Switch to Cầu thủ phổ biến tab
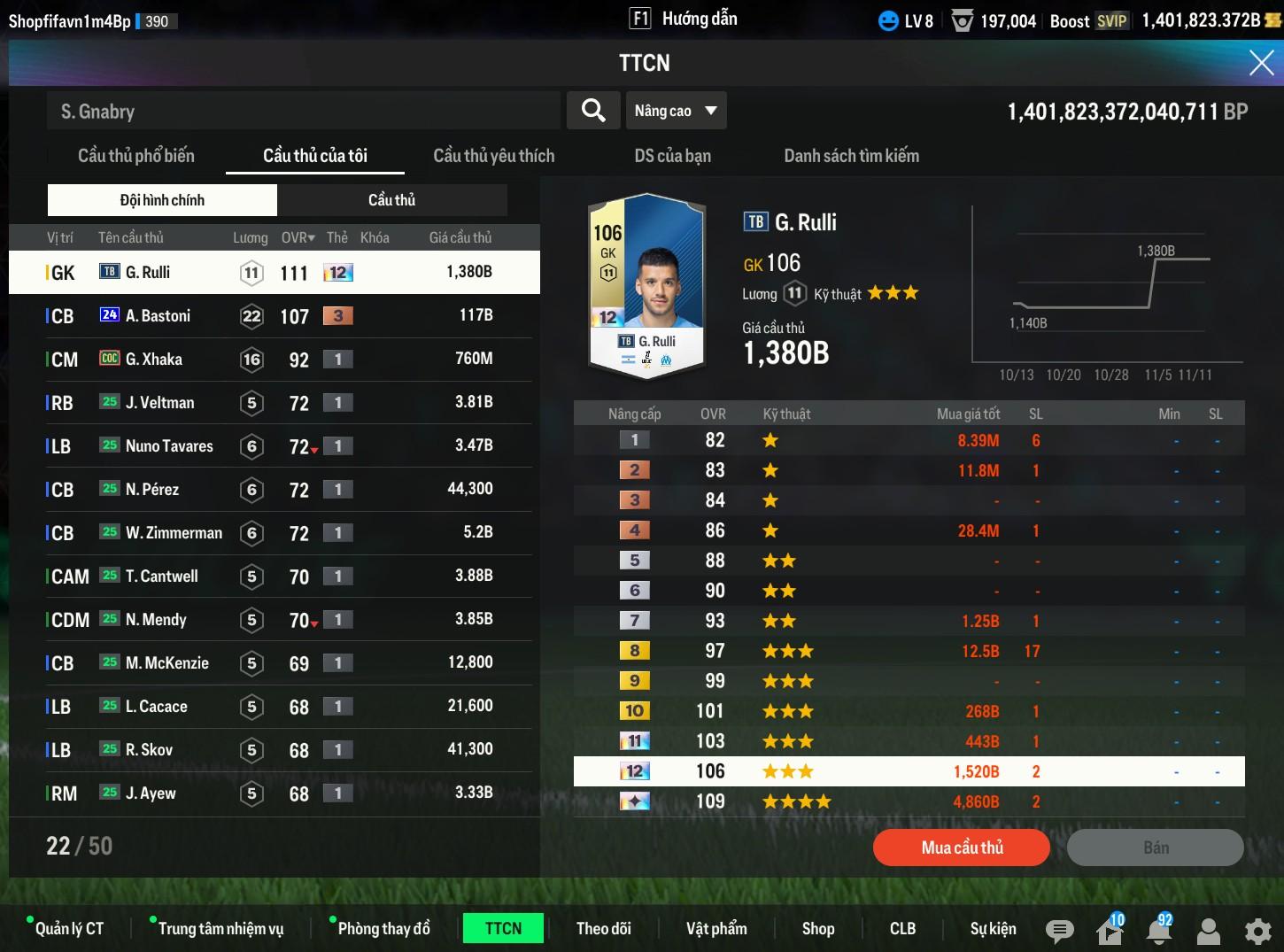Image resolution: width=1284 pixels, height=952 pixels. click(x=136, y=156)
